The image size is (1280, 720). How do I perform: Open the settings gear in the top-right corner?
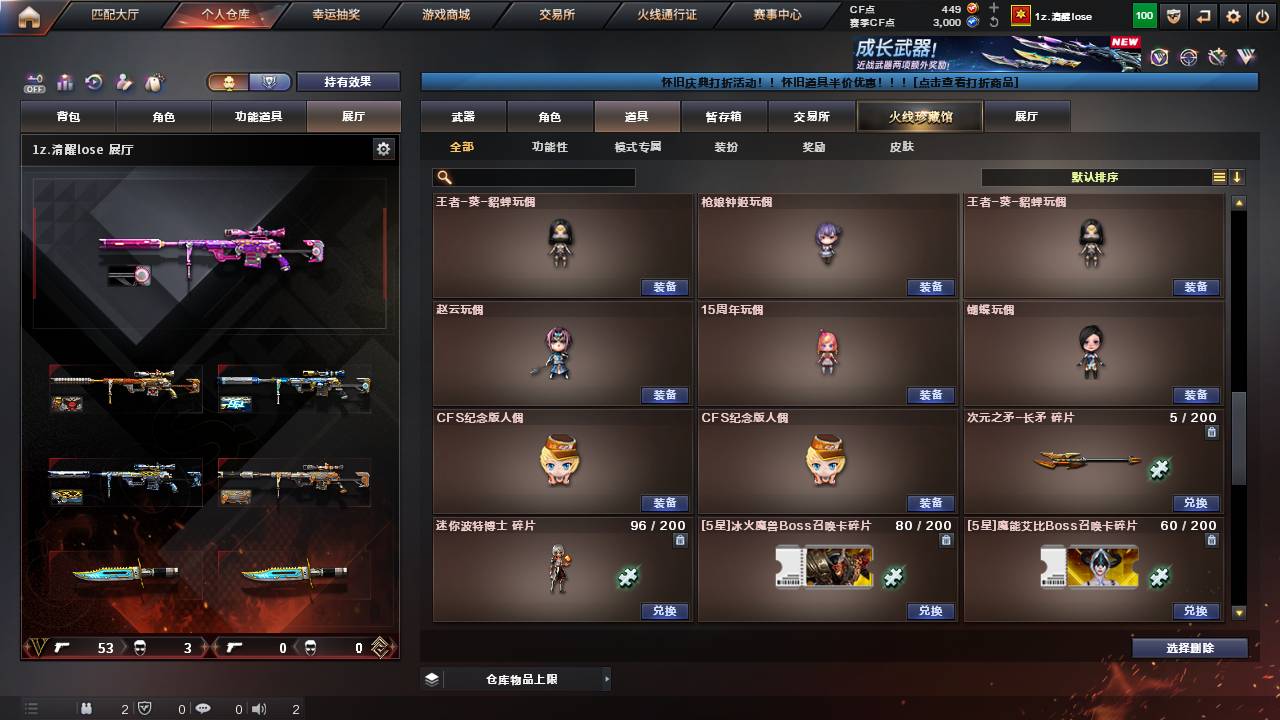point(1232,15)
